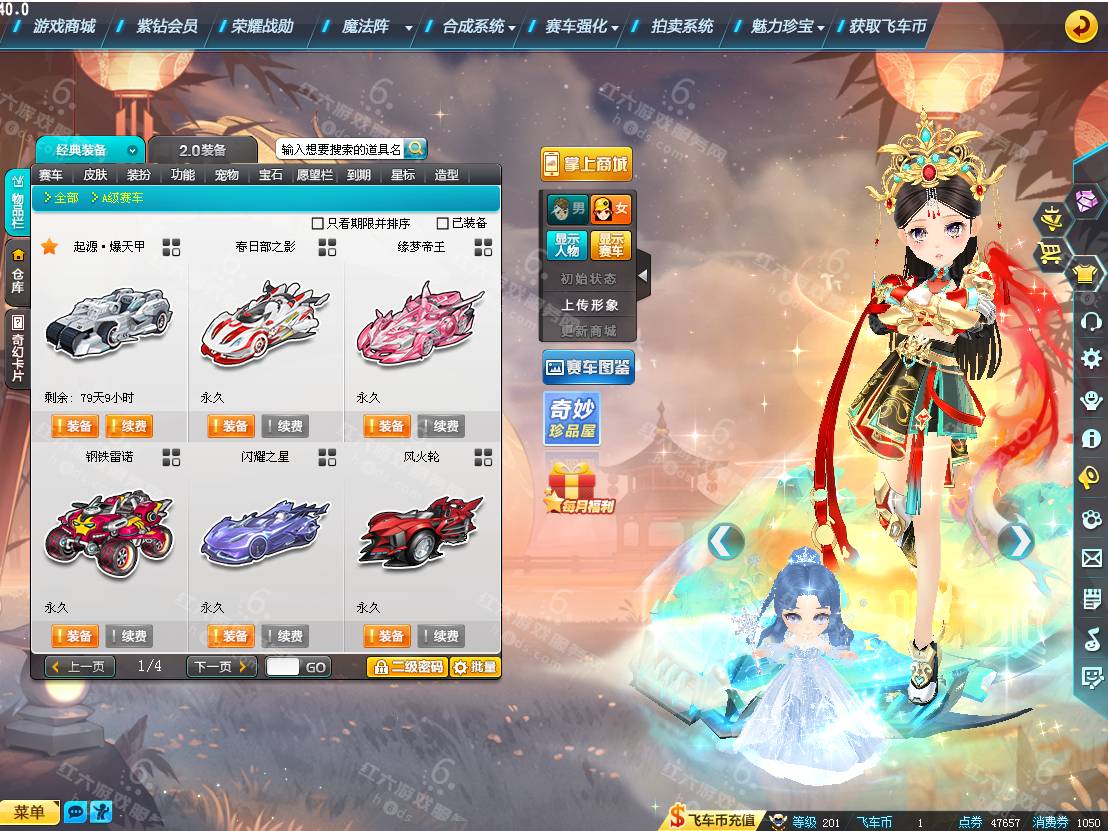Viewport: 1108px width, 831px height.
Task: Expand the 赛车强化 dropdown menu
Action: pyautogui.click(x=583, y=26)
